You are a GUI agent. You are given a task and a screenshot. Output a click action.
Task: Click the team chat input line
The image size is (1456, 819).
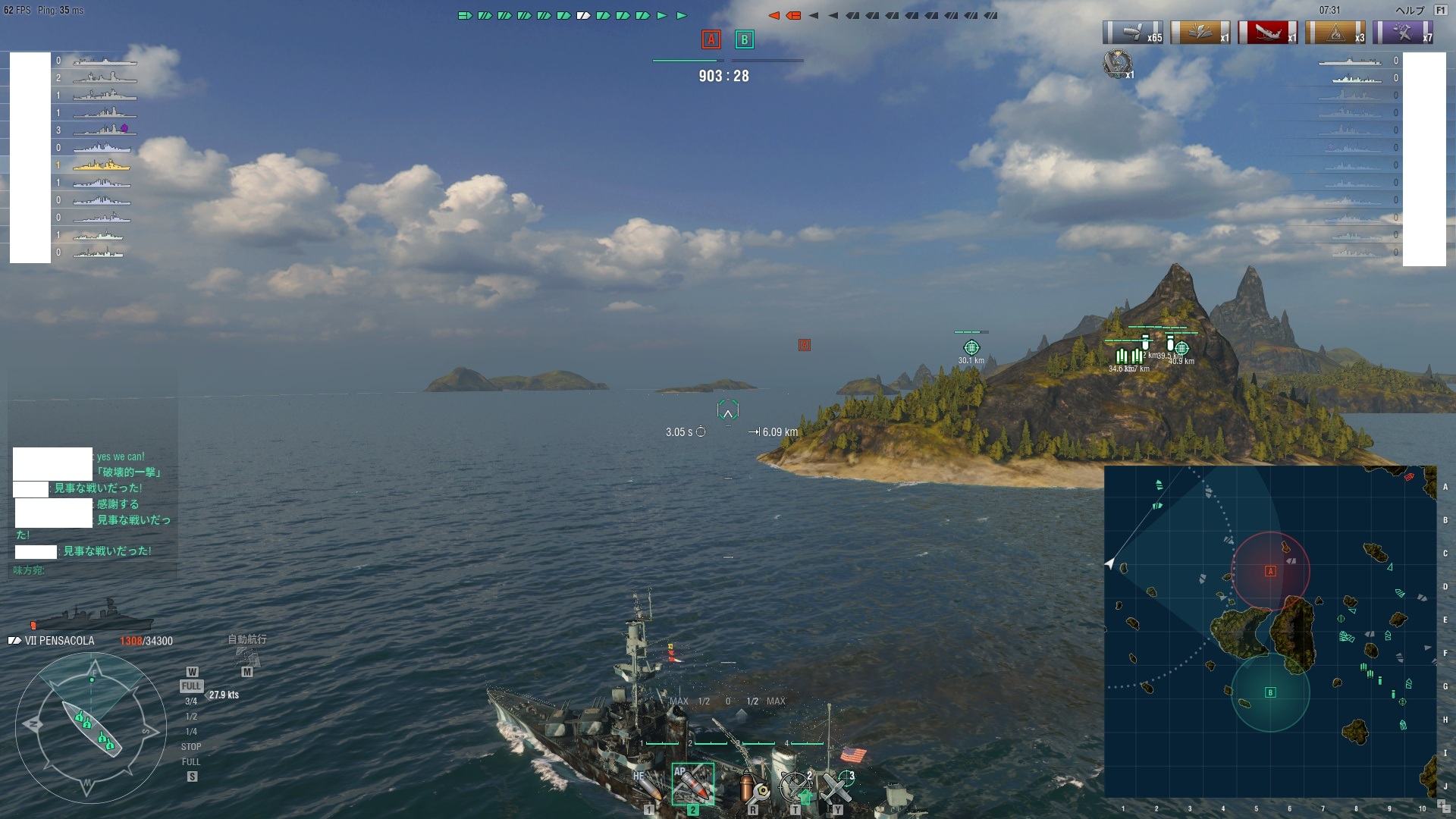coord(91,570)
